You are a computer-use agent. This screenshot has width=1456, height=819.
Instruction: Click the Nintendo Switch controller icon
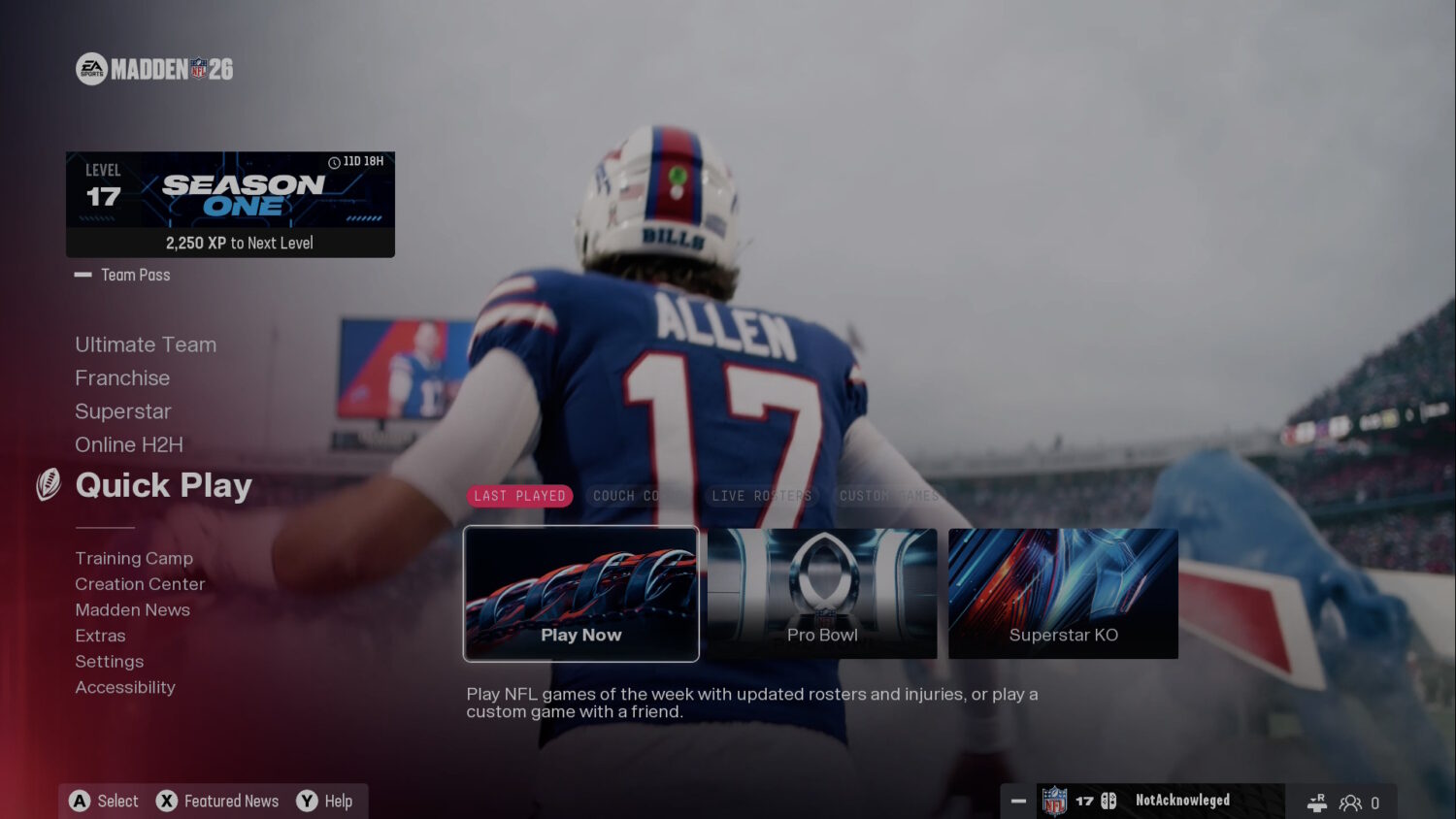point(1108,802)
